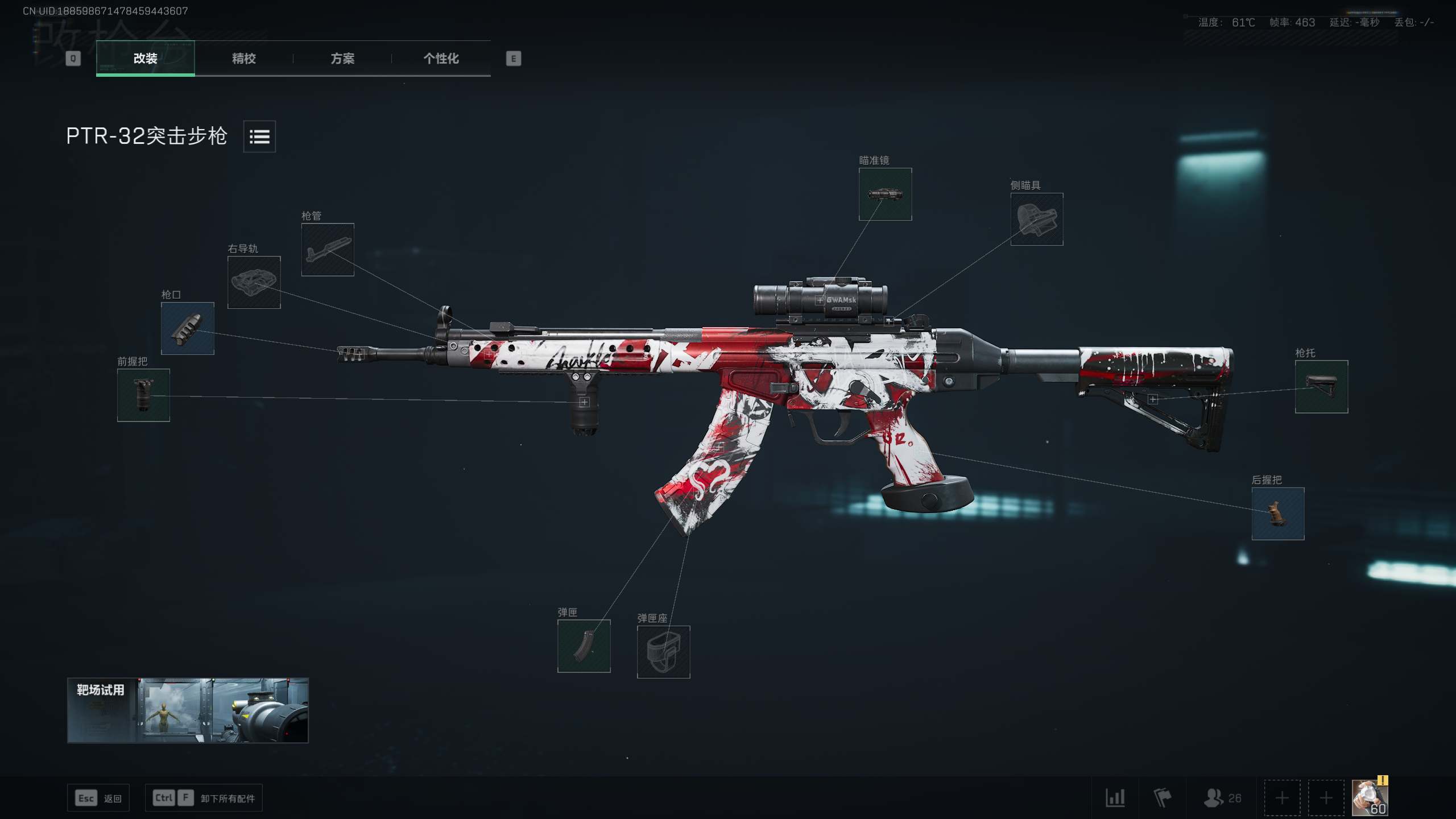Select the 瞄准镜 scope attachment slot
Viewport: 1456px width, 819px height.
tap(885, 195)
